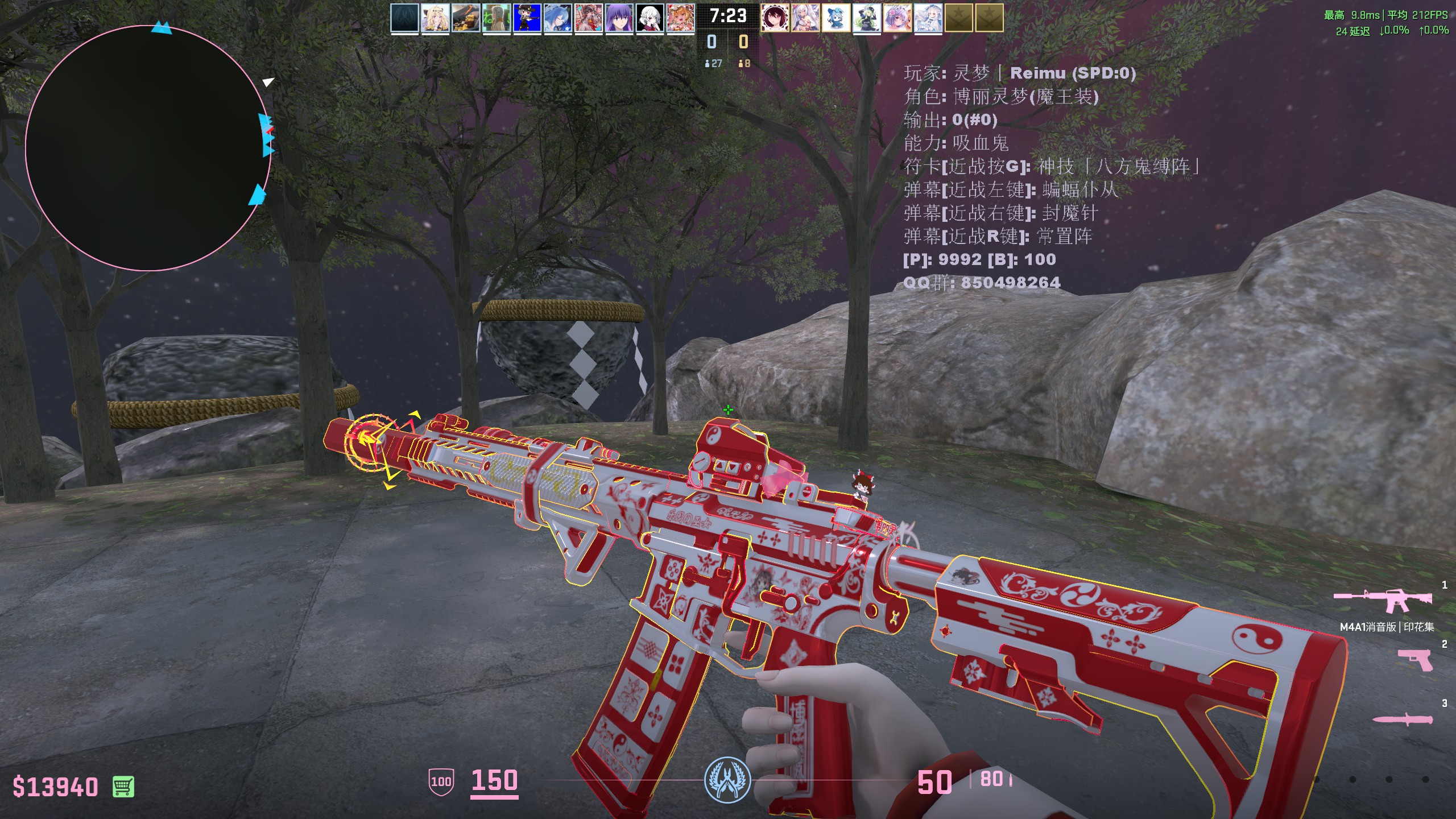Open the buy menu shopping cart icon

123,787
